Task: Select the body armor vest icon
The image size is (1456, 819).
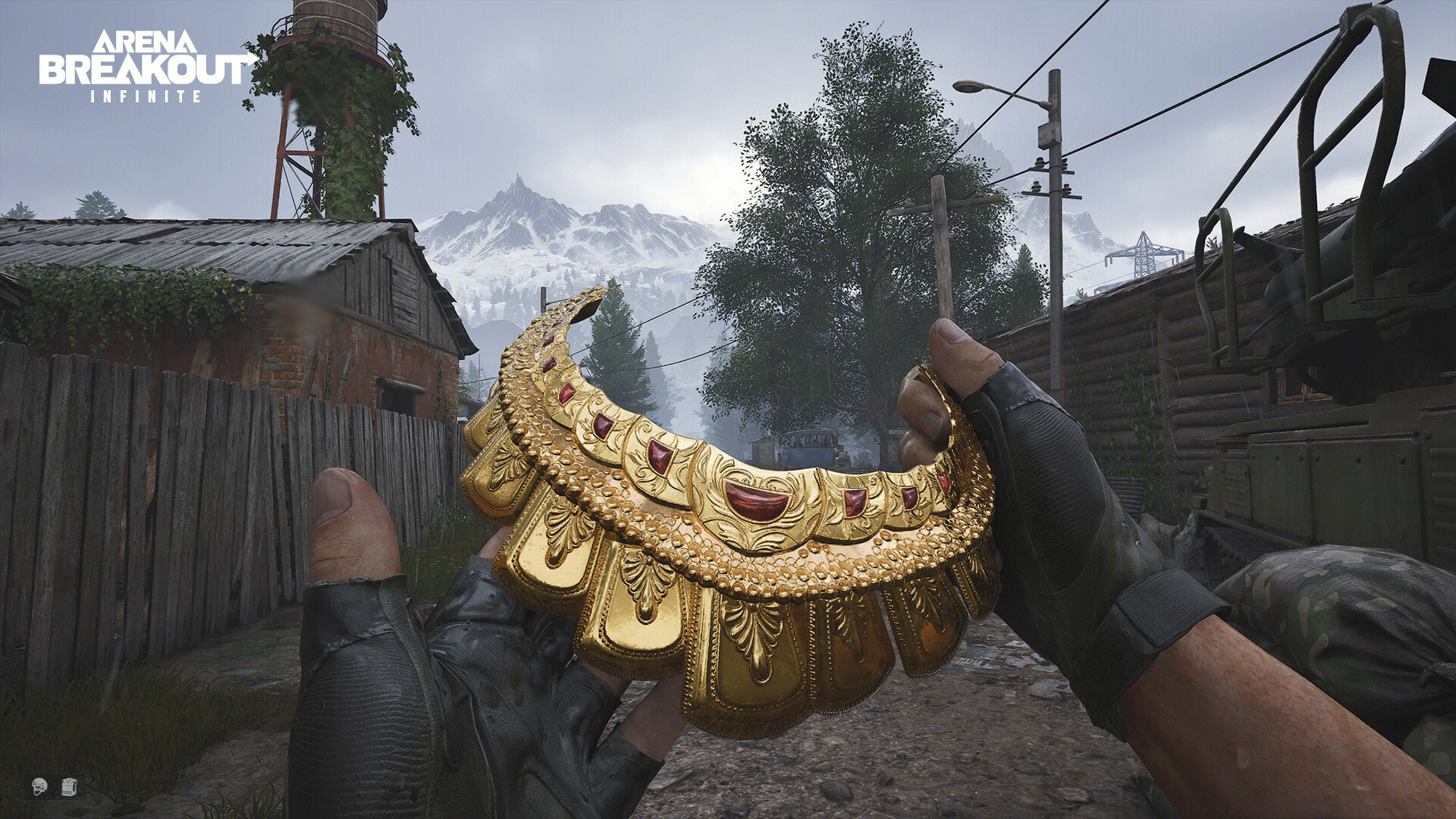Action: tap(68, 786)
